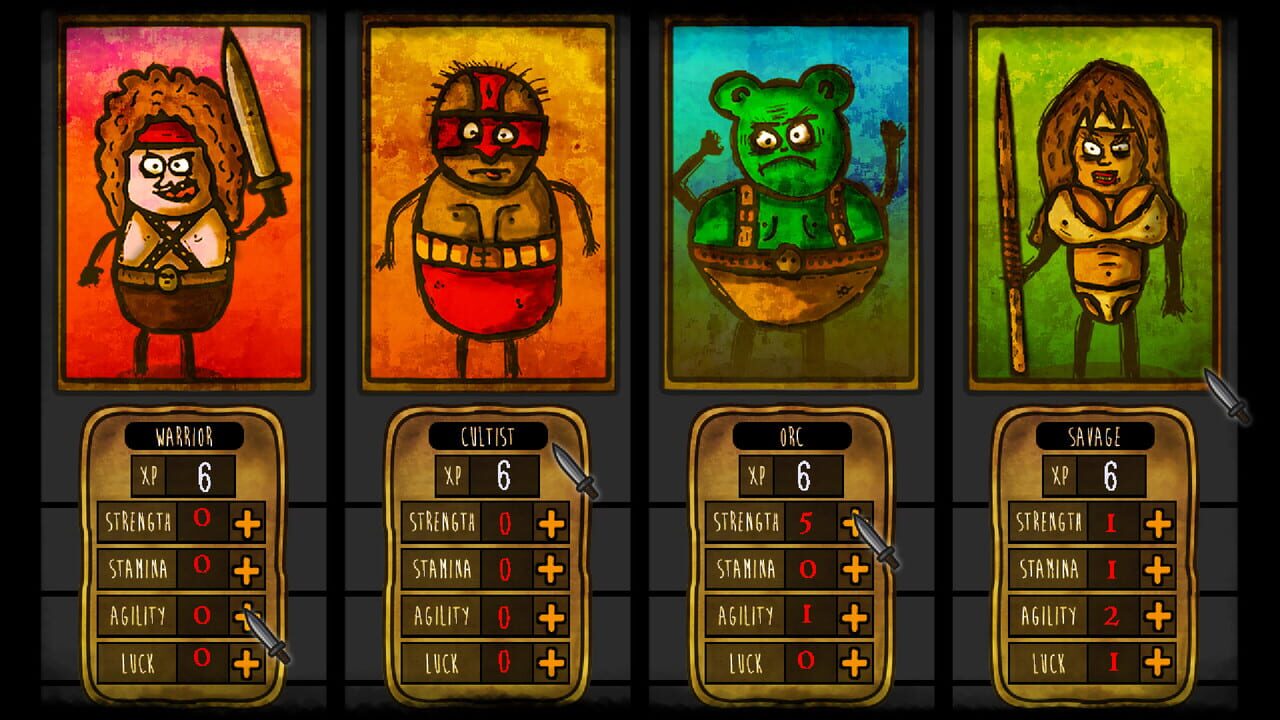Increase Savage's Agility stat
The width and height of the screenshot is (1280, 720).
[x=1158, y=616]
